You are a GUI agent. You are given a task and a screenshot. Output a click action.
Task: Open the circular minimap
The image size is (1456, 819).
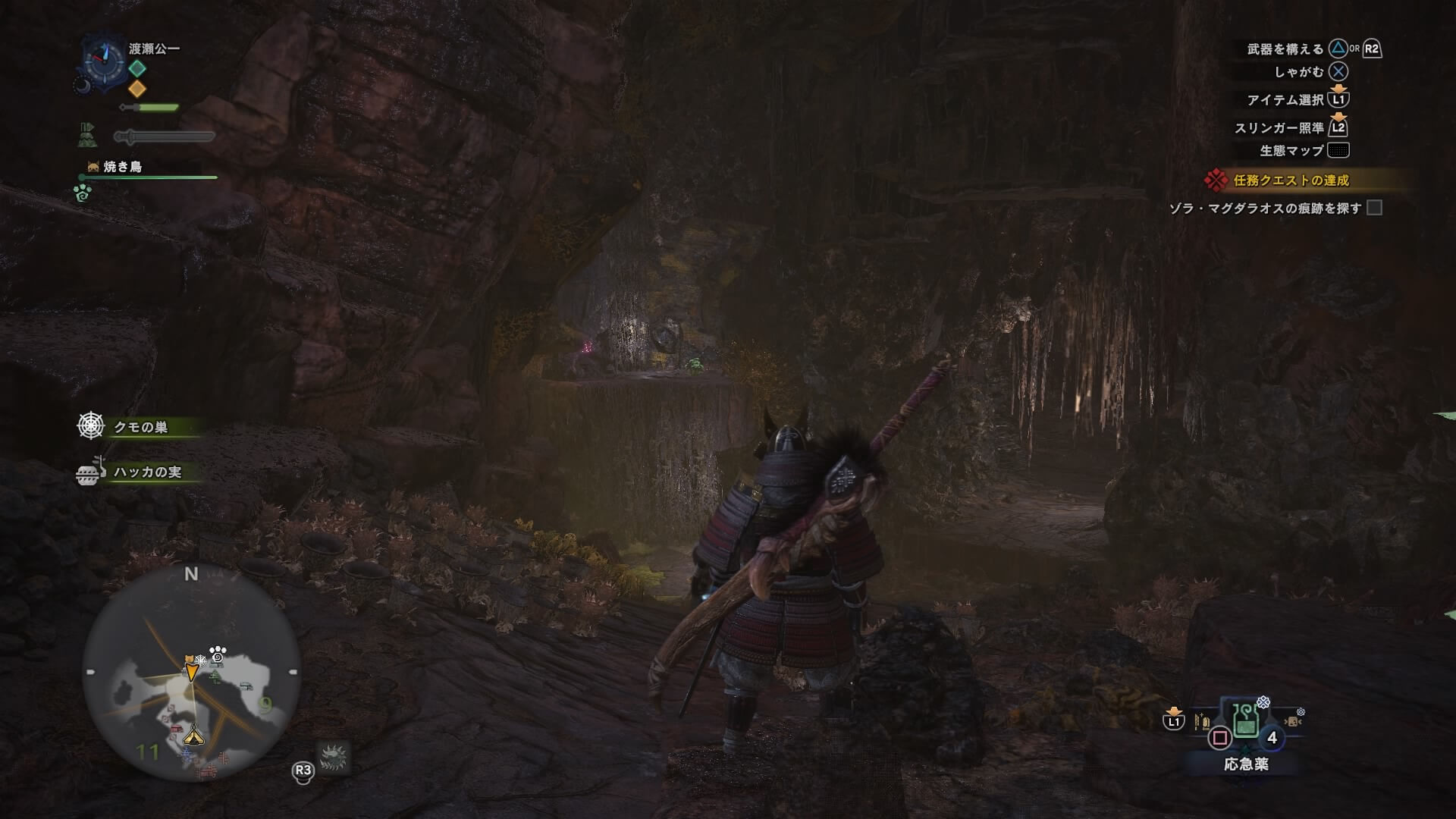point(191,673)
